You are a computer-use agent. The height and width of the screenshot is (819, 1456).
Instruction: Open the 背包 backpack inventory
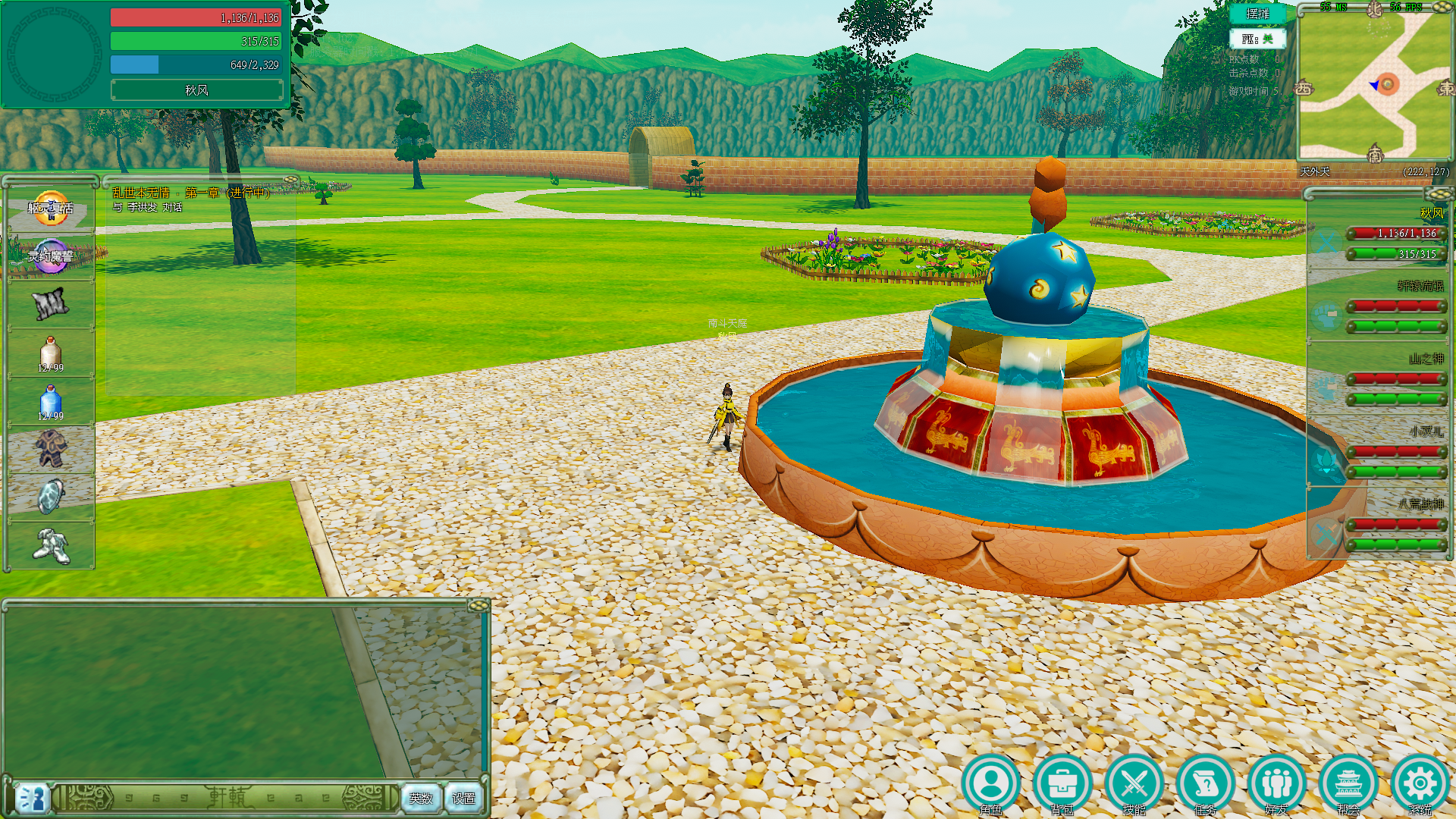[1062, 784]
